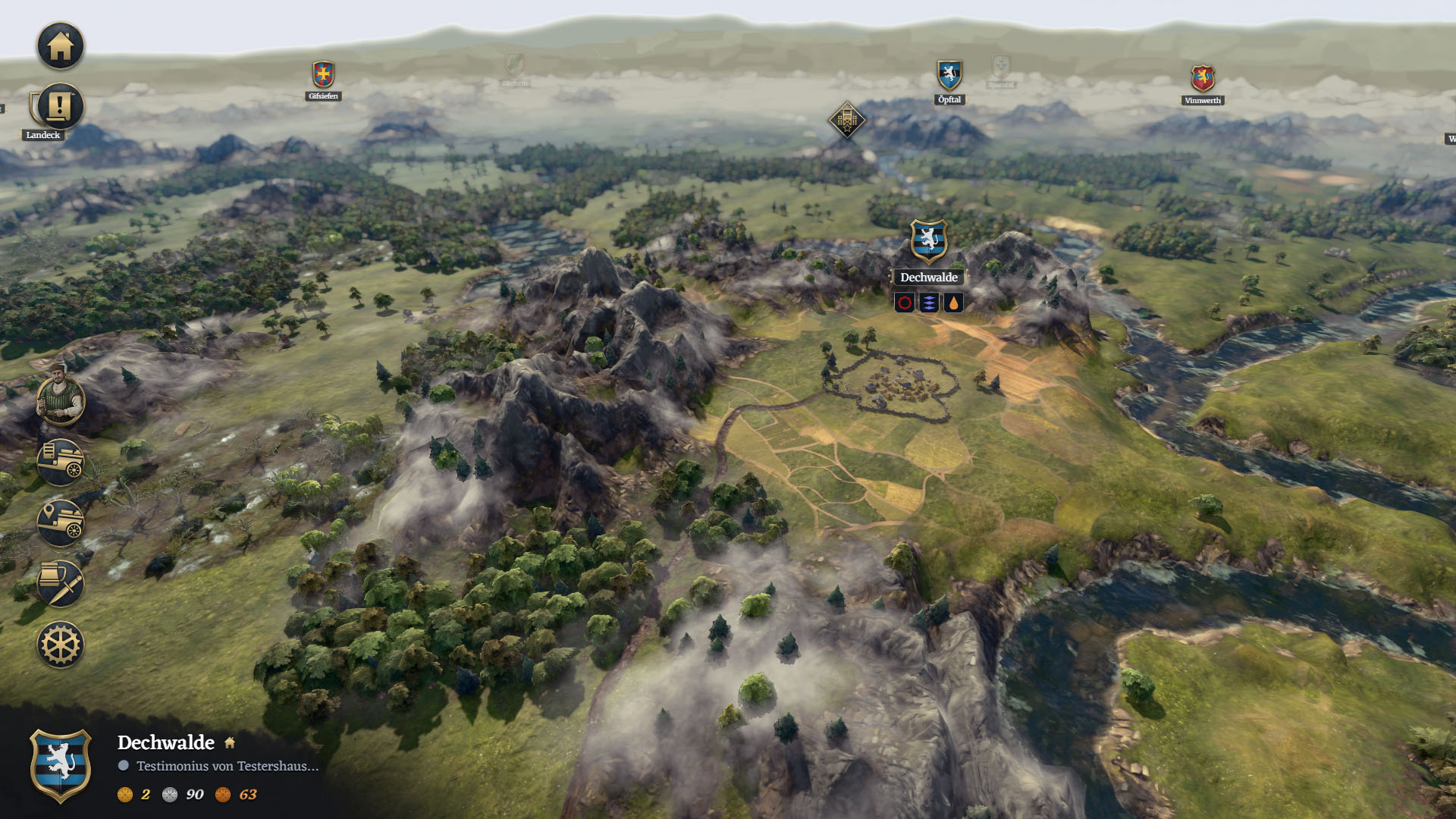1456x819 pixels.
Task: Select the Öpftal town shield marker
Action: click(x=949, y=76)
